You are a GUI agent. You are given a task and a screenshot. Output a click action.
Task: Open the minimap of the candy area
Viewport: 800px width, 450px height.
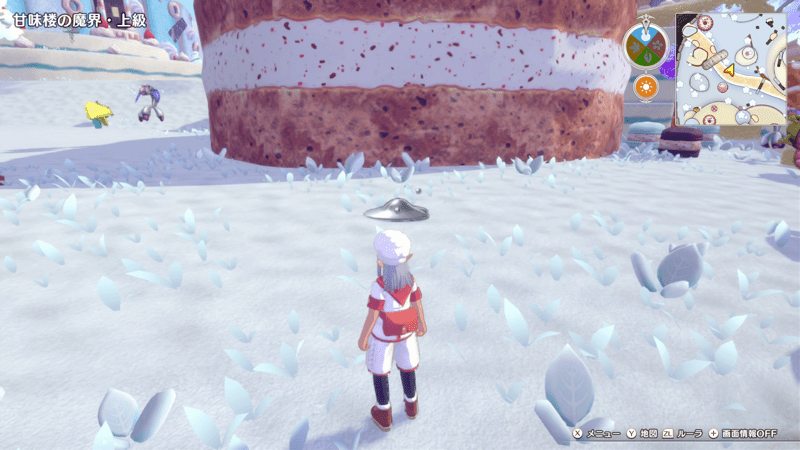tap(730, 70)
